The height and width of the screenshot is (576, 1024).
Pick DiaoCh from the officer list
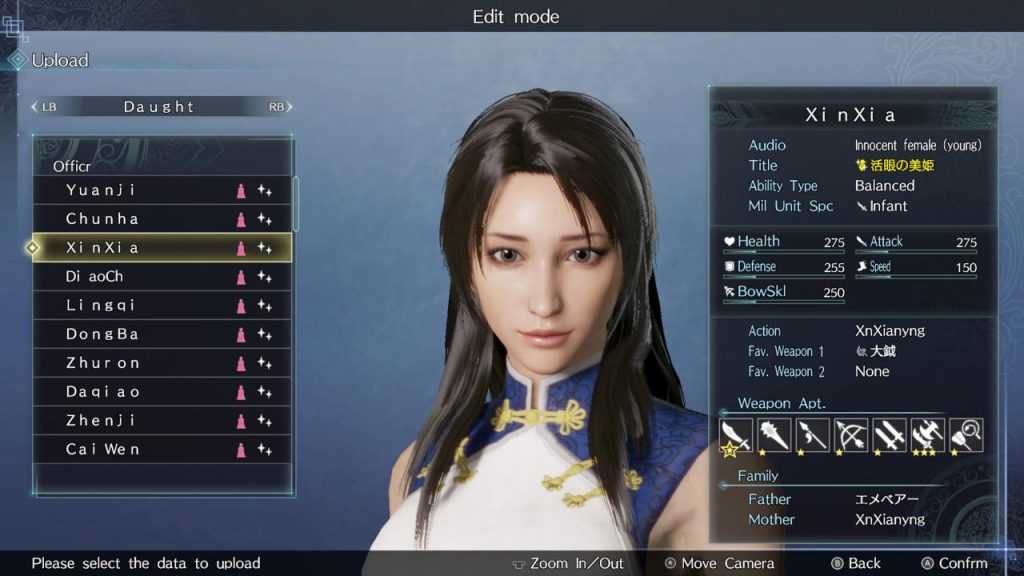[x=160, y=276]
